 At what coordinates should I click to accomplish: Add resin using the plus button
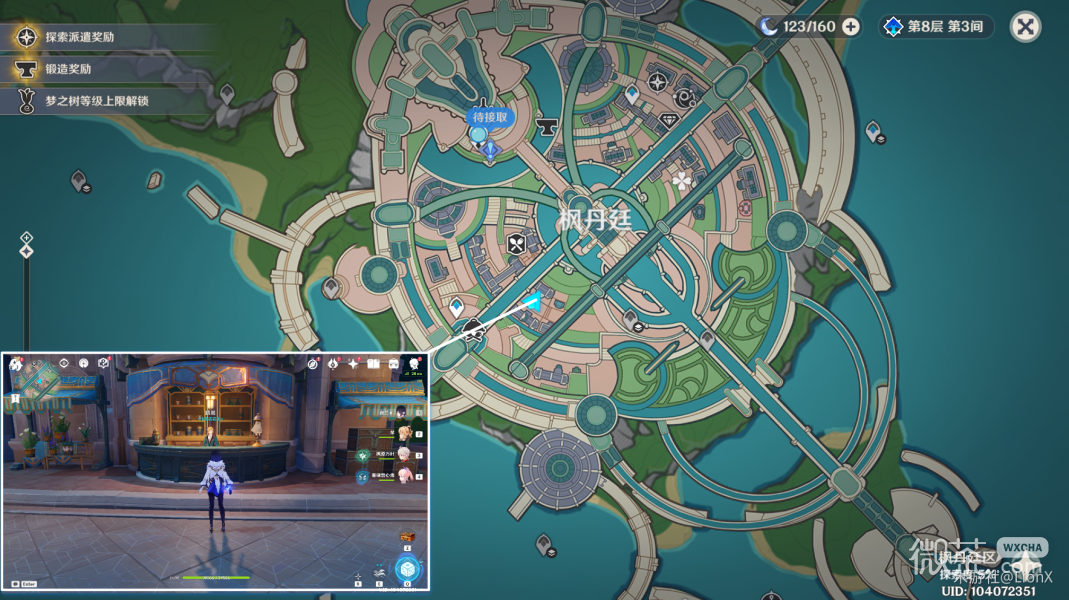851,27
